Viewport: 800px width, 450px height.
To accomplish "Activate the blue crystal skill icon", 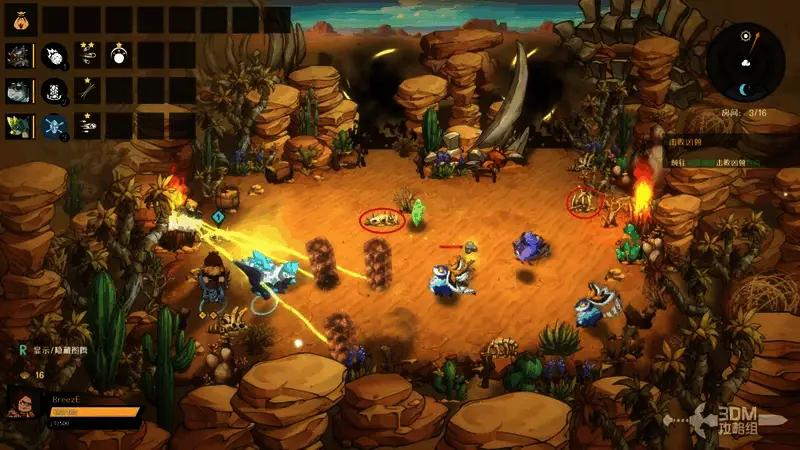I will [x=55, y=126].
